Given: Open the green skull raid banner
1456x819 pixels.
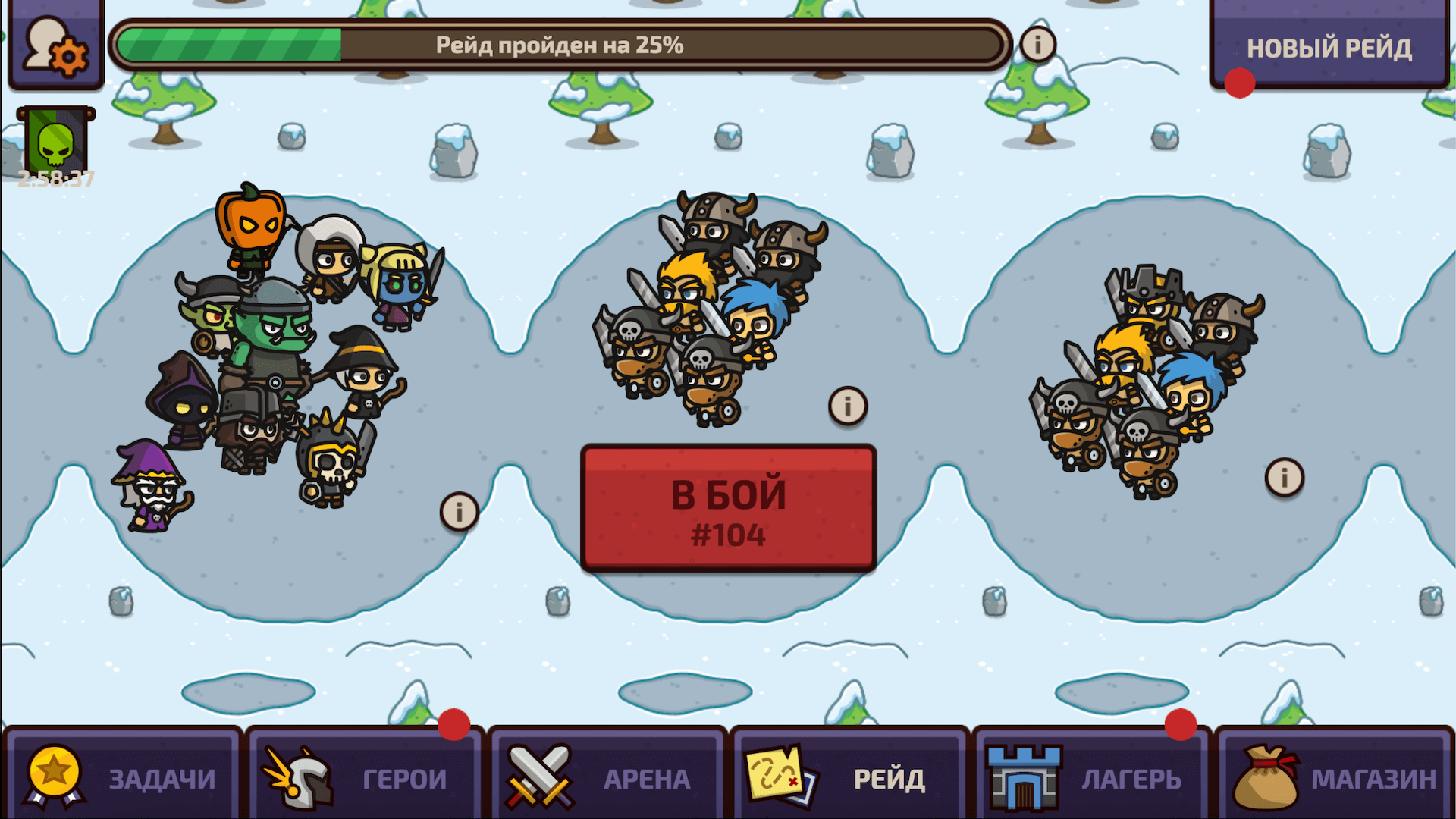Looking at the screenshot, I should click(x=57, y=140).
